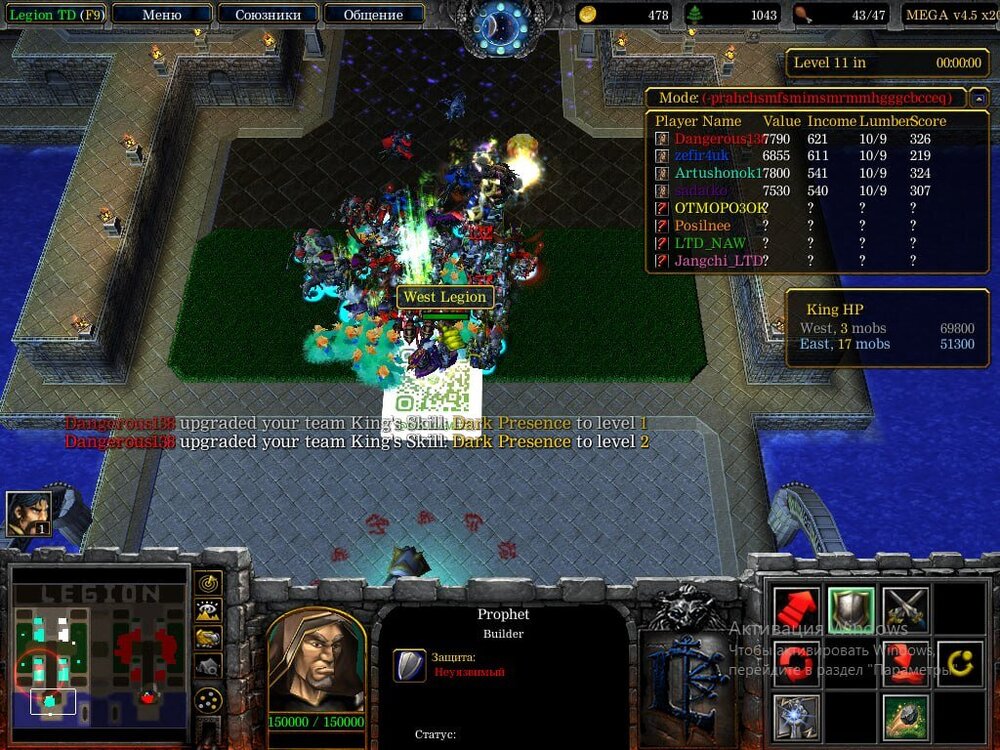The width and height of the screenshot is (1000, 750).
Task: Click on the Legion minimap
Action: [x=98, y=652]
